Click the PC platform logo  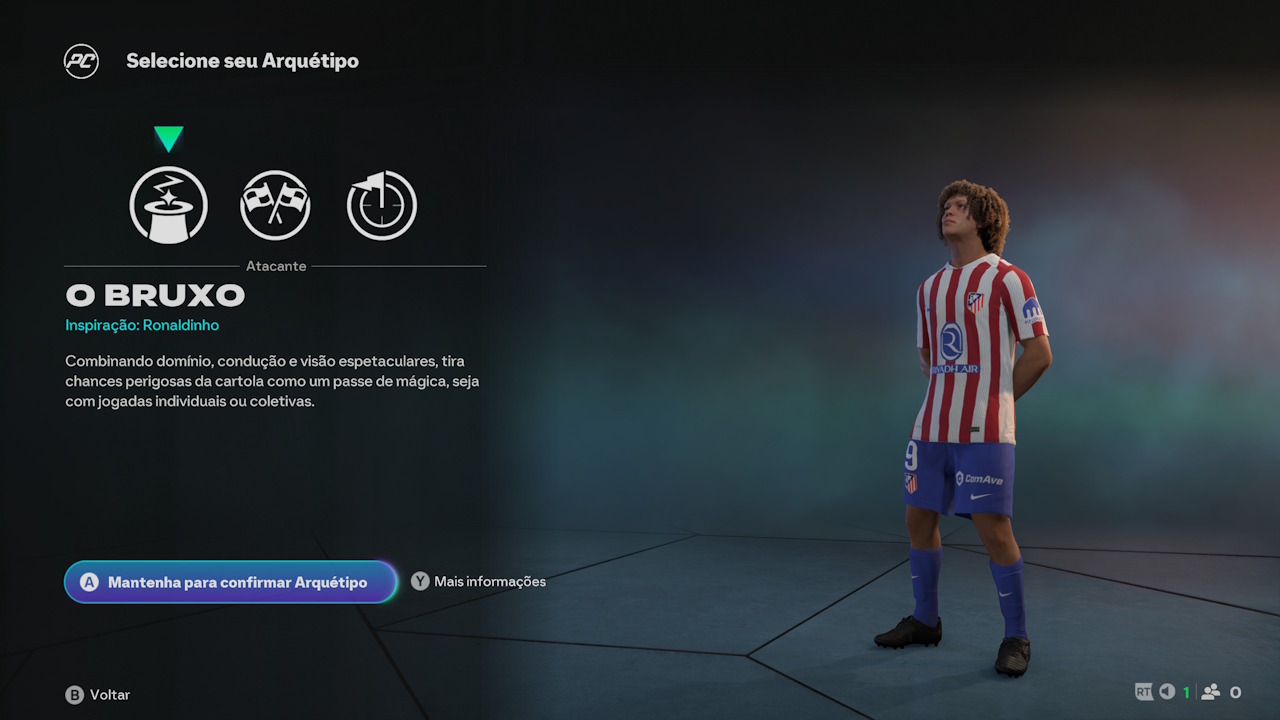point(81,60)
